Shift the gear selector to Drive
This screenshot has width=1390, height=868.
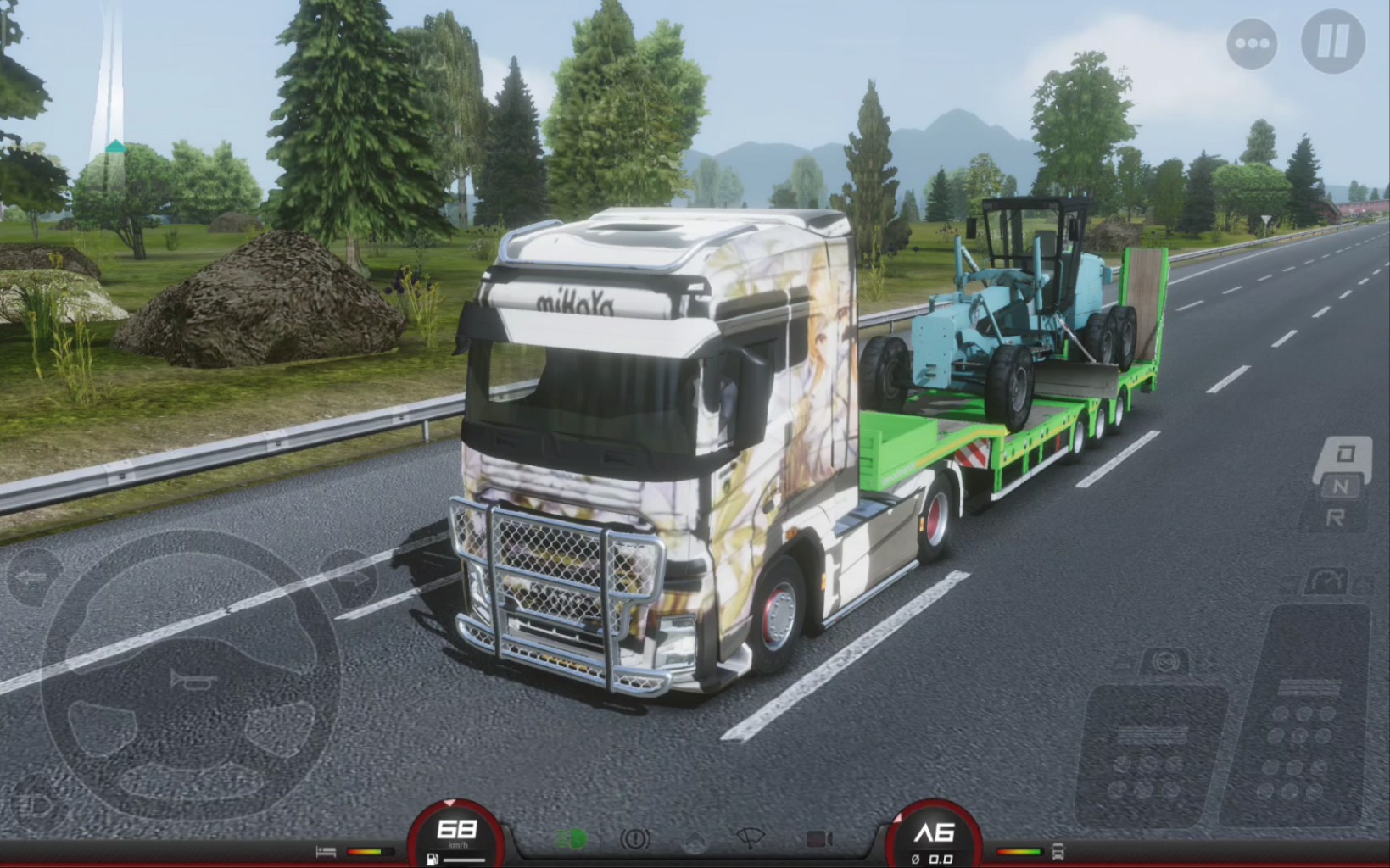[1344, 455]
